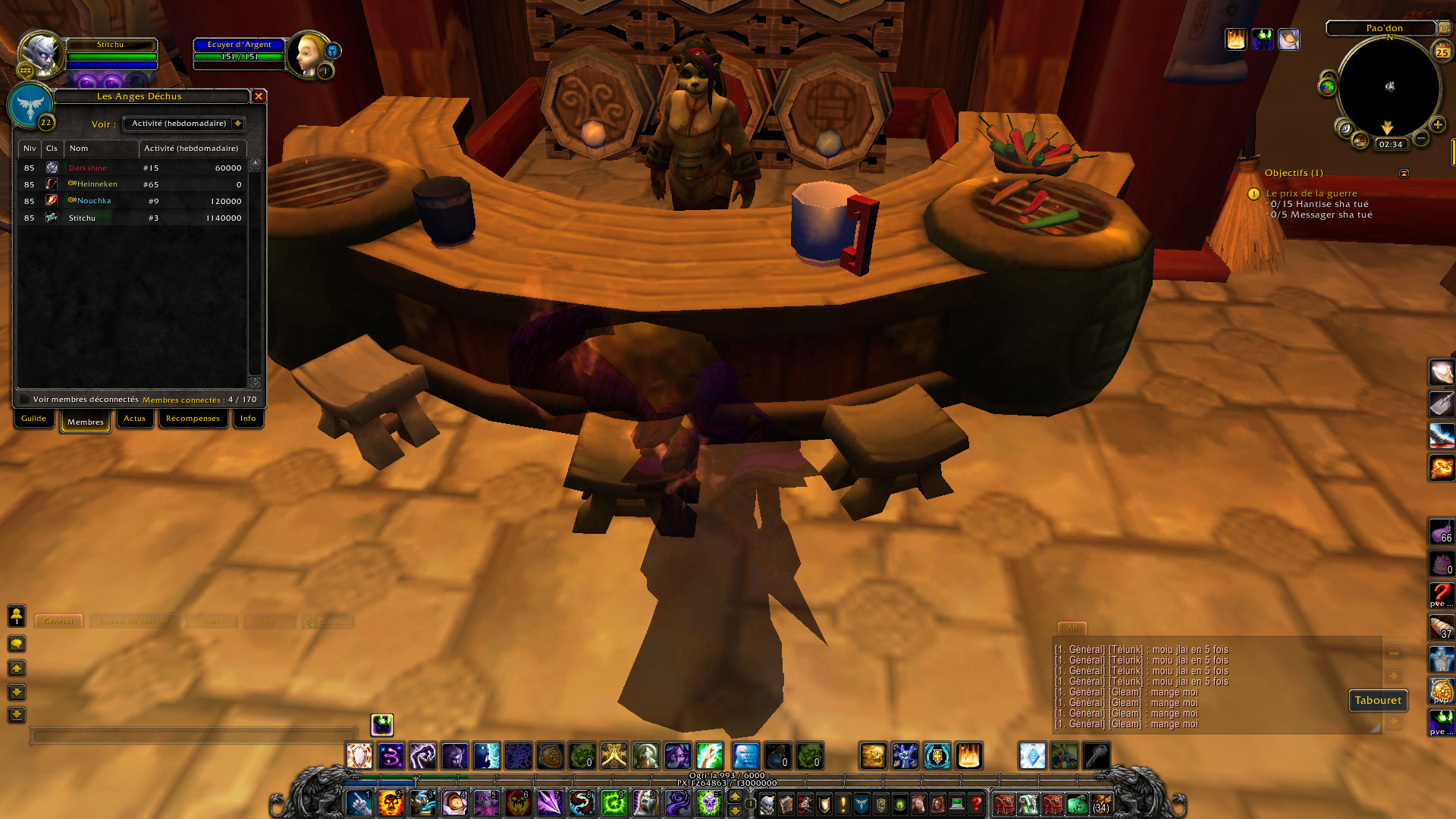Show the Récompenses tab
Image resolution: width=1456 pixels, height=819 pixels.
[193, 419]
